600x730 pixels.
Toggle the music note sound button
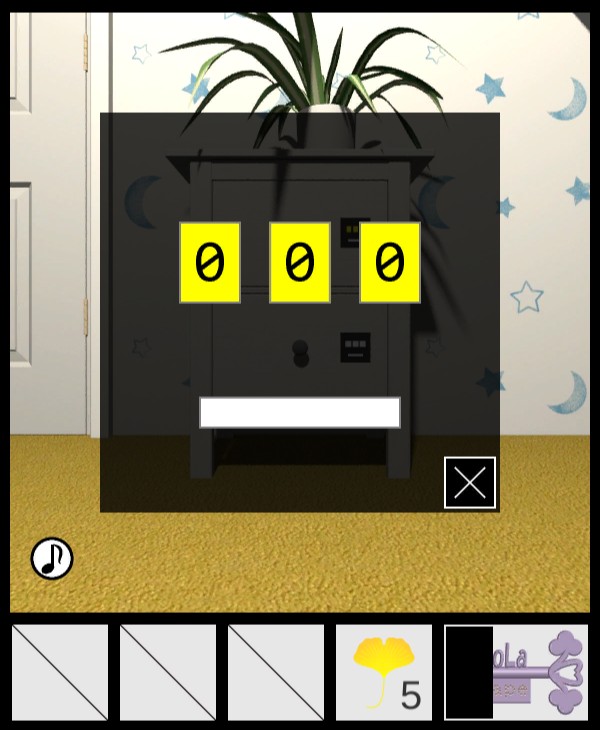point(52,558)
